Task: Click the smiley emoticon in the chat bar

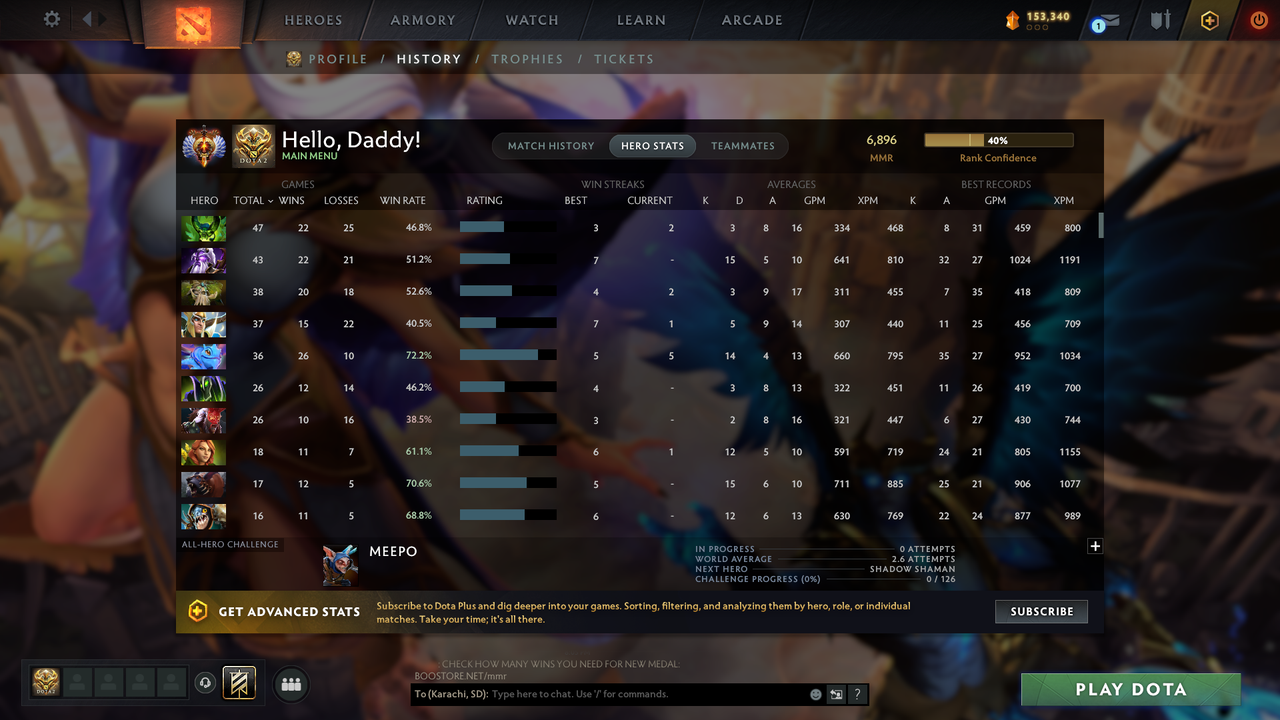Action: pyautogui.click(x=815, y=693)
